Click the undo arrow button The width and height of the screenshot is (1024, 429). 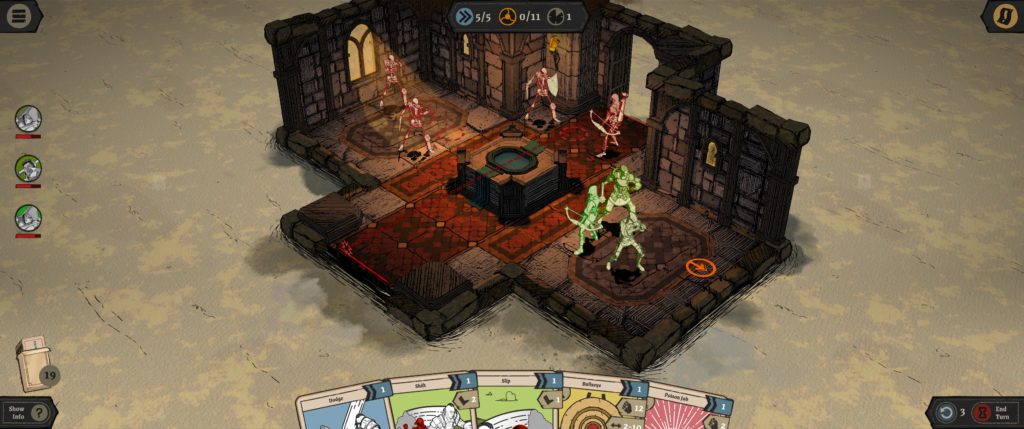coord(946,411)
